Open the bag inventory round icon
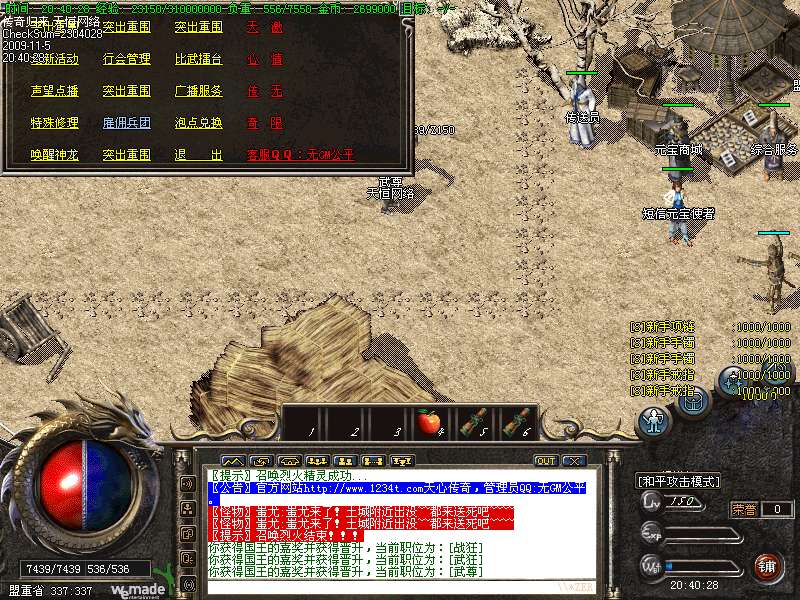 [695, 400]
